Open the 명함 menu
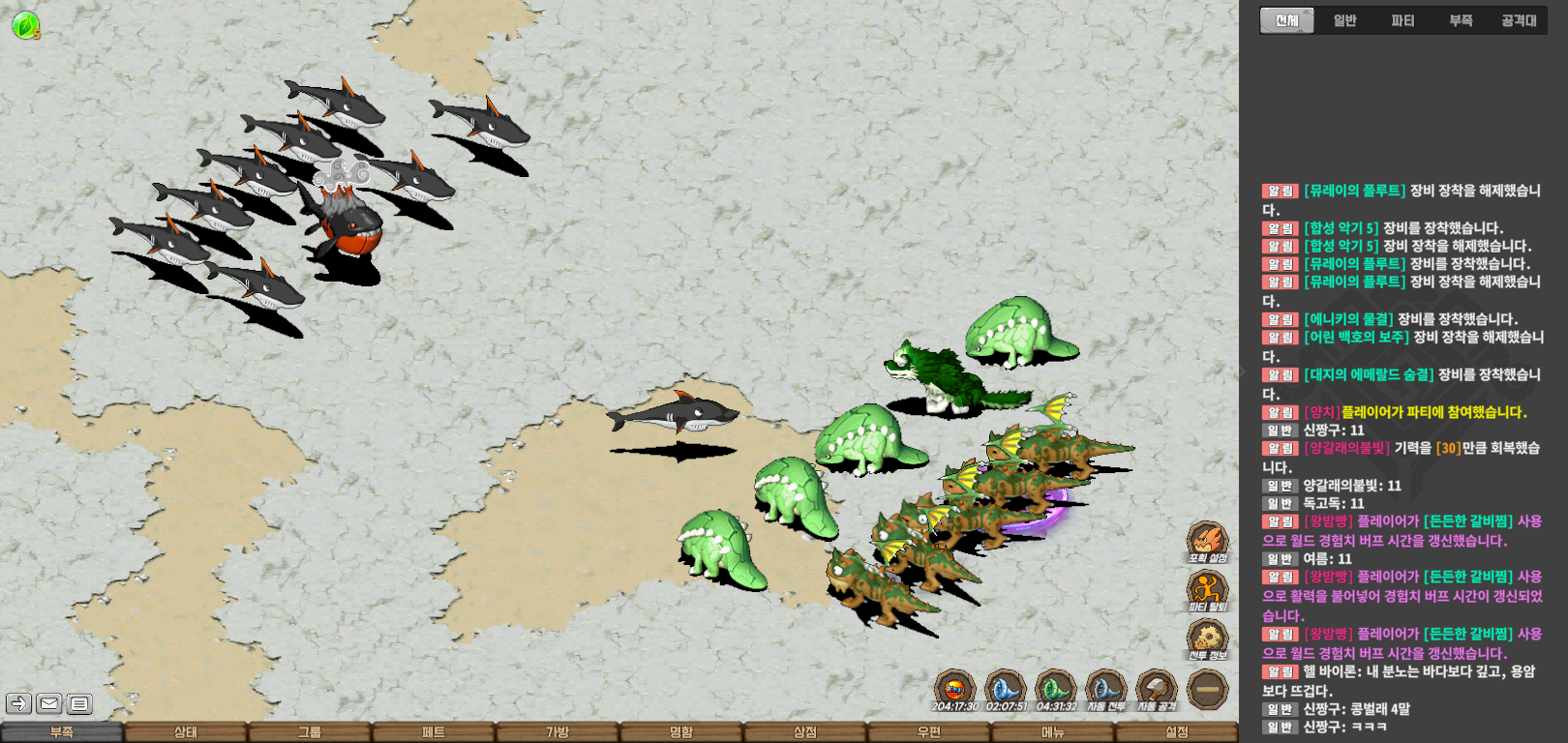The height and width of the screenshot is (743, 1568). tap(680, 732)
